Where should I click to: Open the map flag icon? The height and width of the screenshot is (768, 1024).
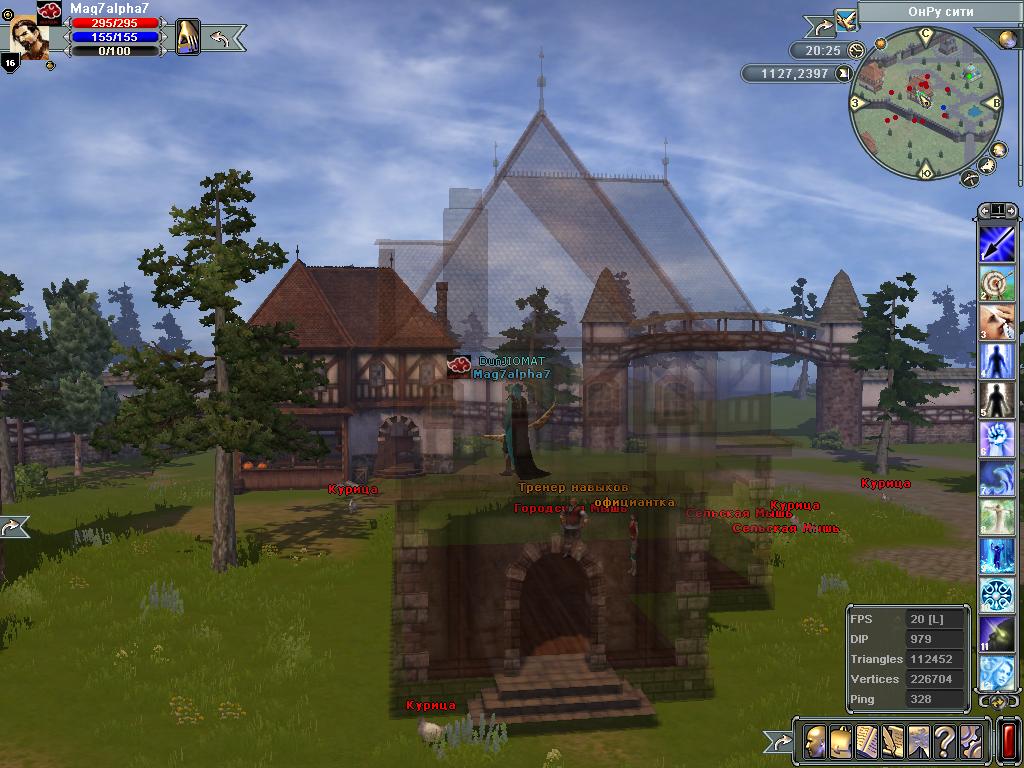[x=916, y=742]
